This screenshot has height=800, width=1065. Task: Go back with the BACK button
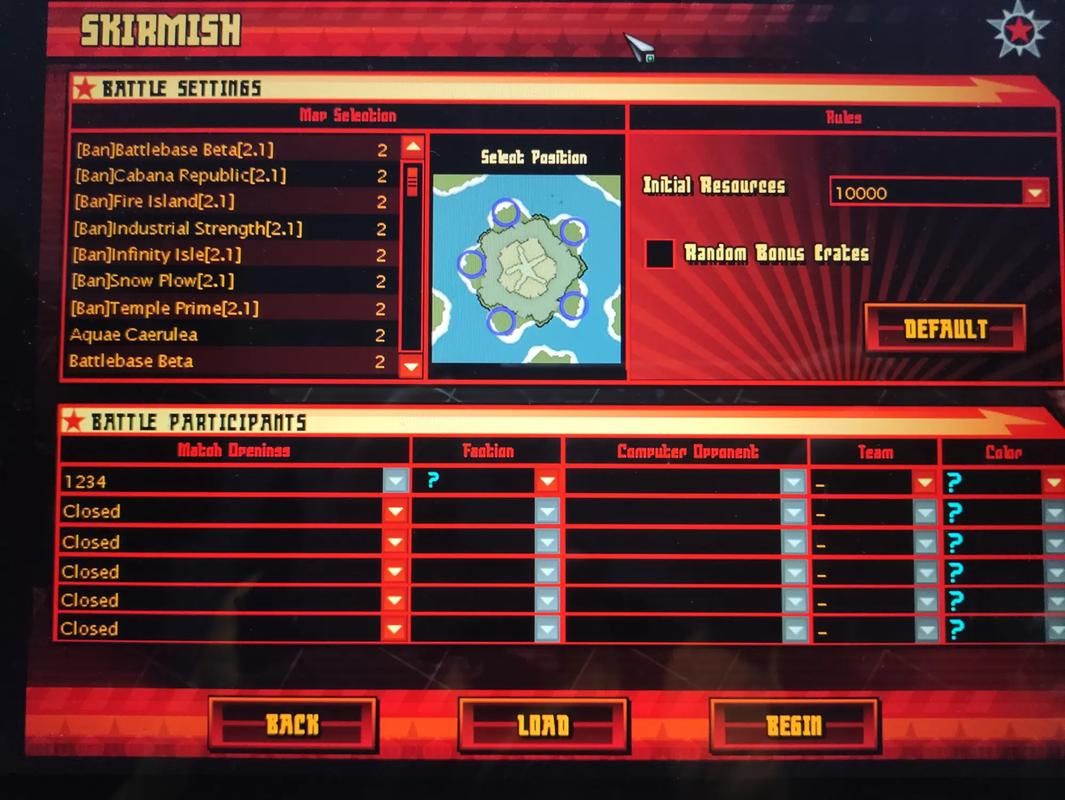[292, 724]
